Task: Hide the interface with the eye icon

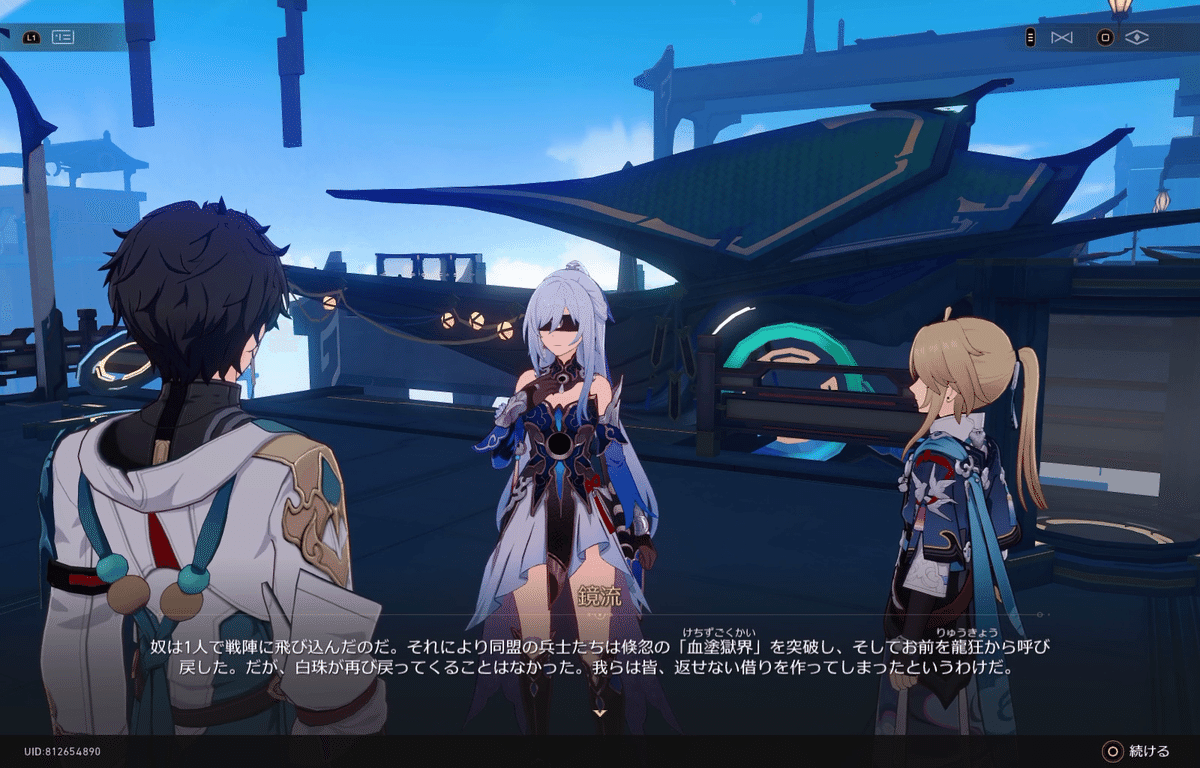Action: [1137, 38]
